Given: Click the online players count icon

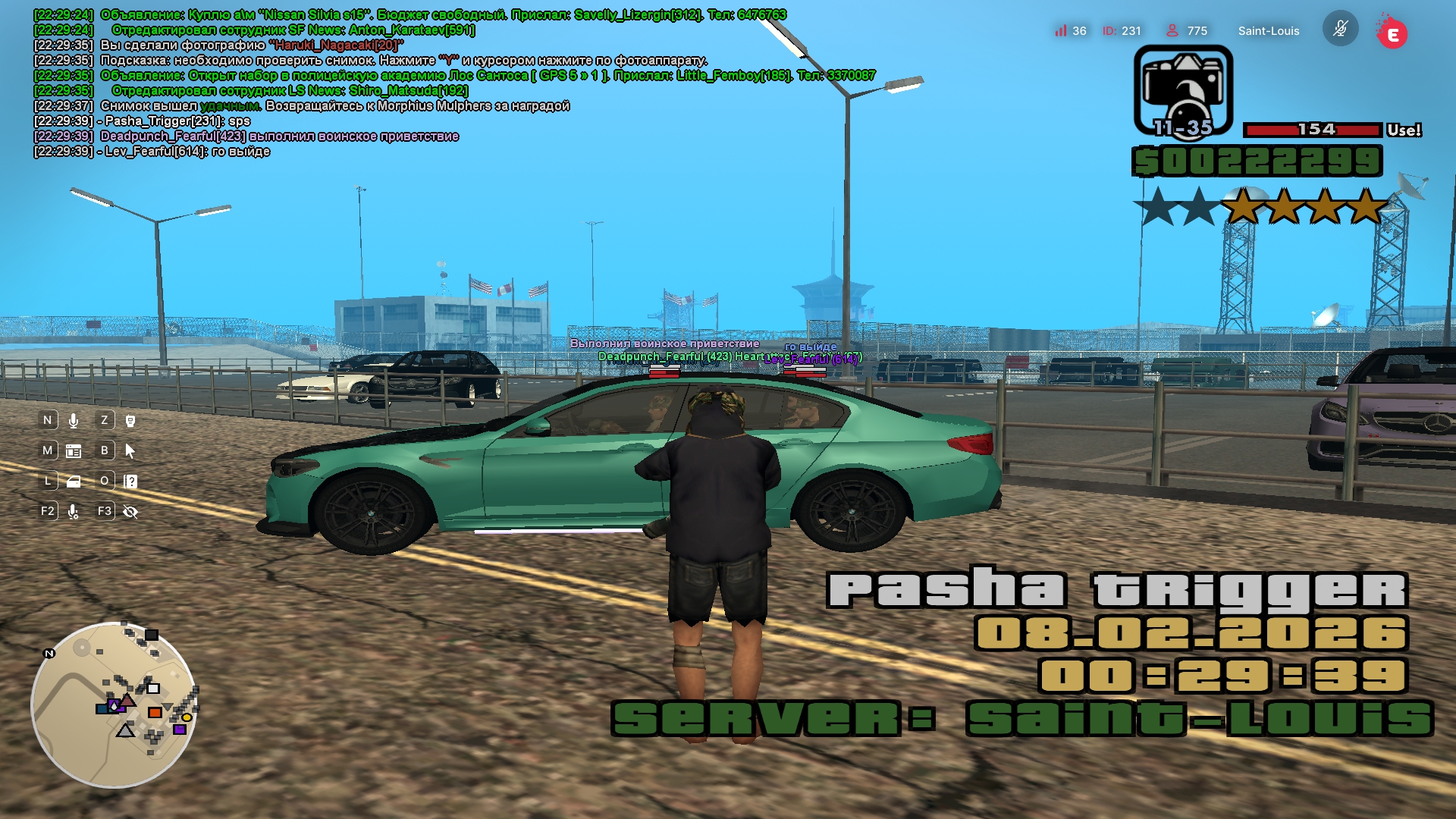Looking at the screenshot, I should 1172,30.
